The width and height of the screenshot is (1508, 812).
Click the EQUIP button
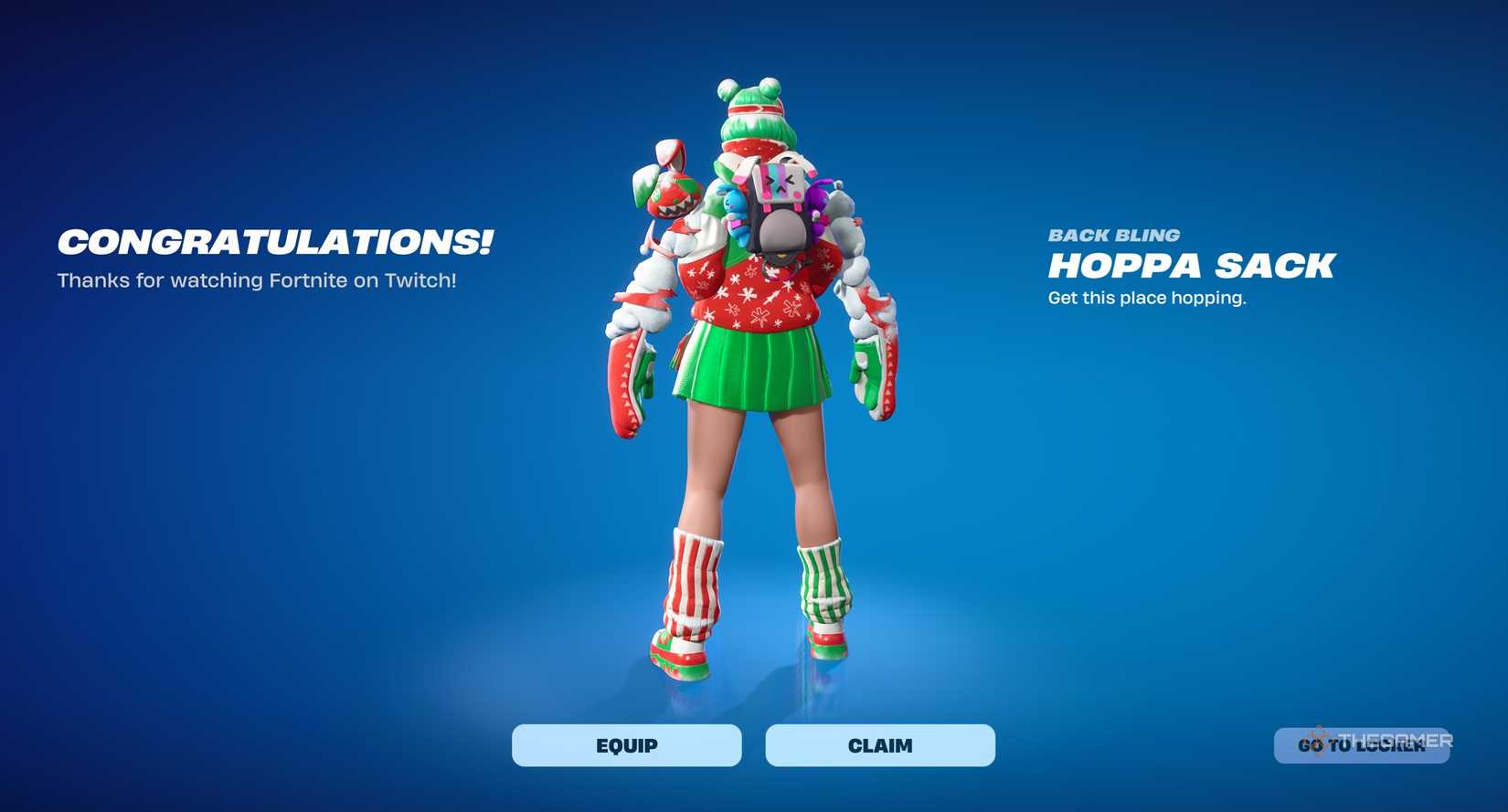pos(626,744)
